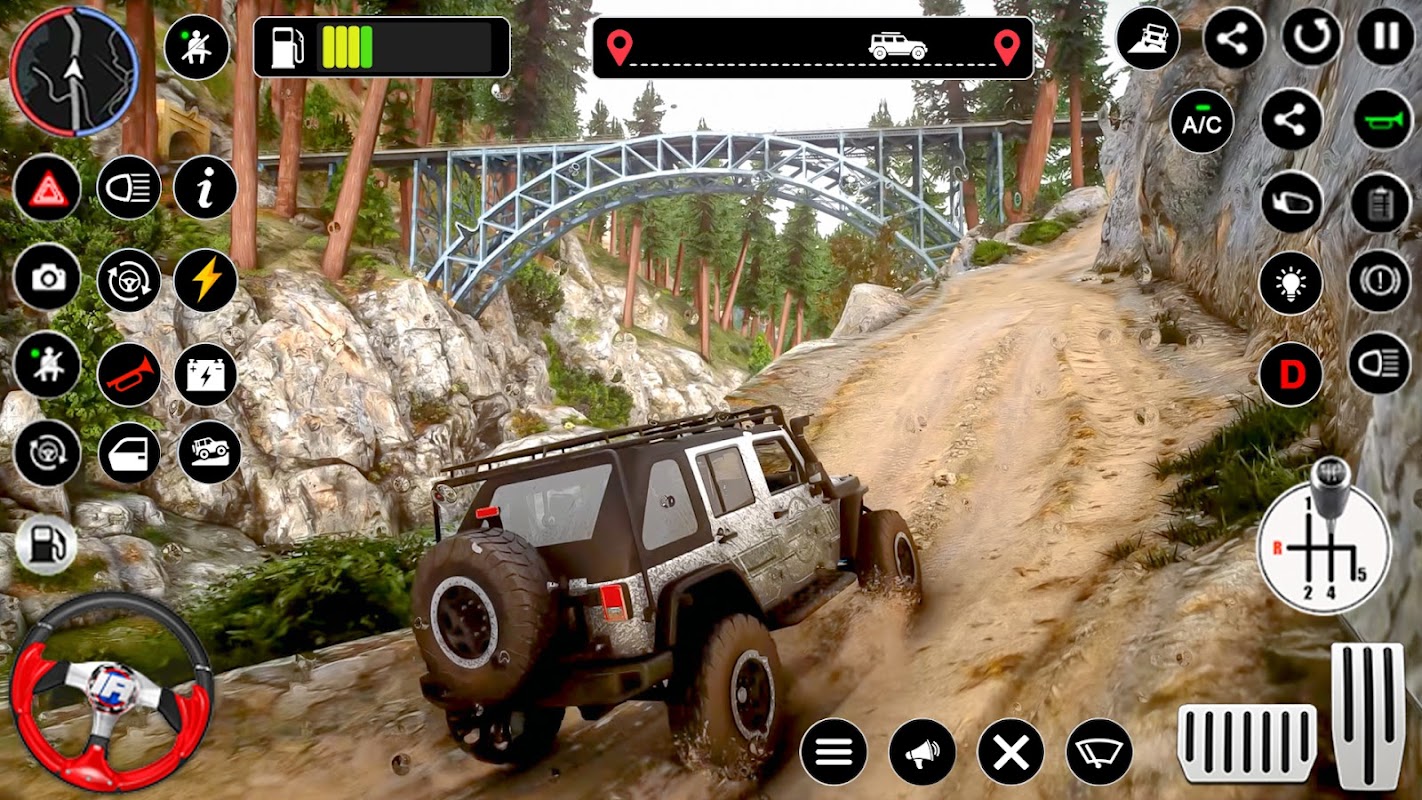Toggle the A/C button

(1202, 121)
